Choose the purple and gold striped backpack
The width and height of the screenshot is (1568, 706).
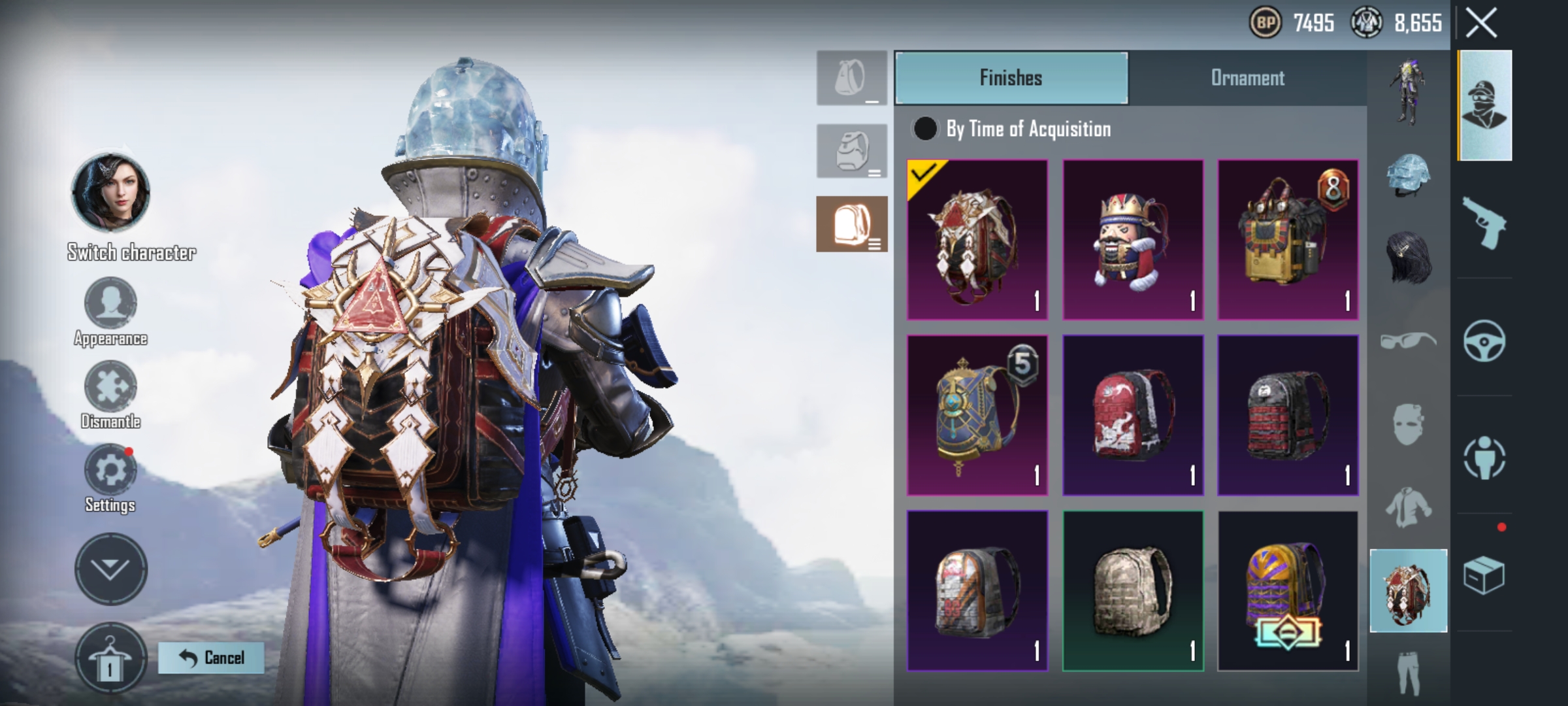pos(1288,591)
